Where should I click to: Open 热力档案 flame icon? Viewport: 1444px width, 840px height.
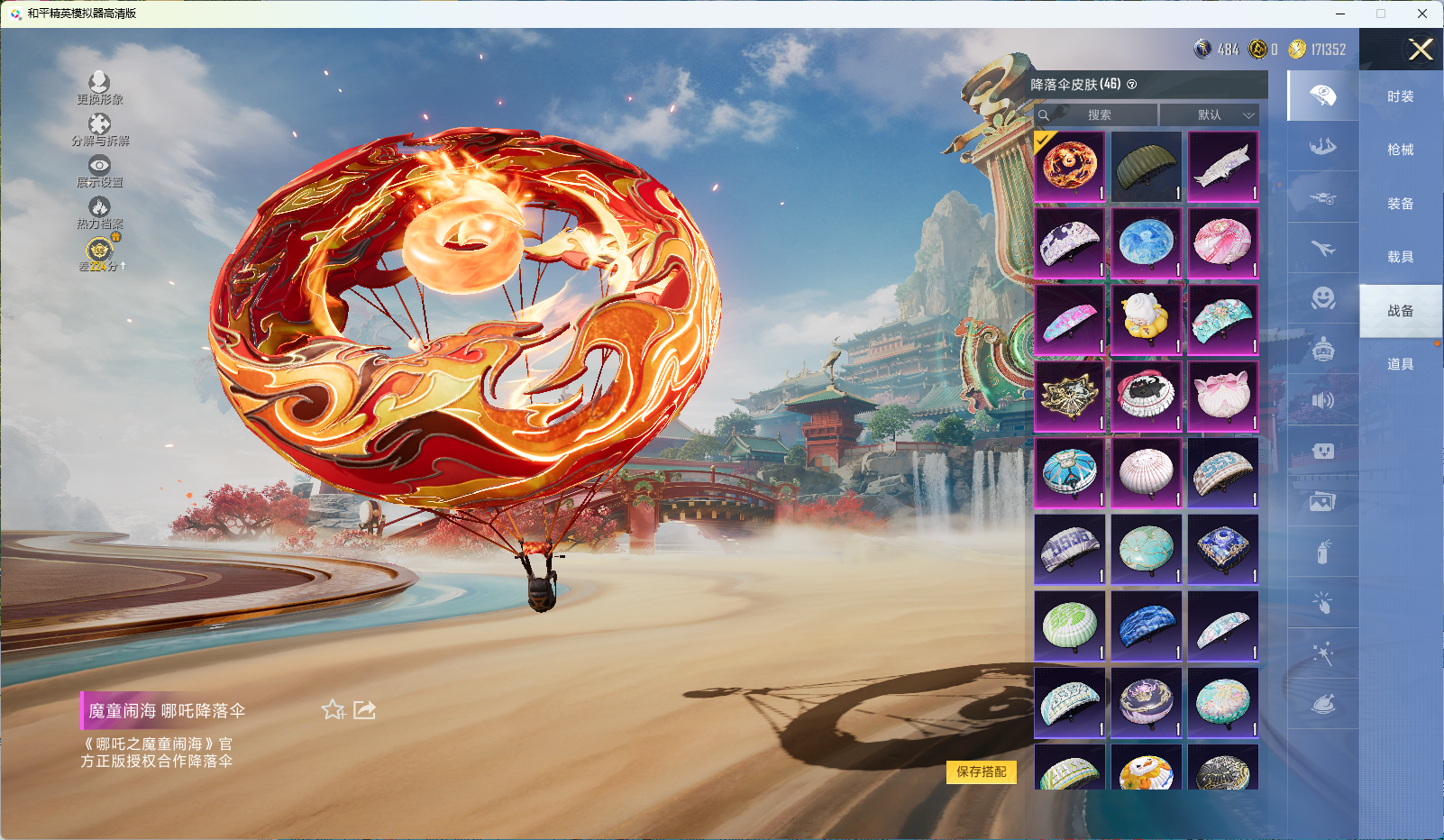coord(99,212)
